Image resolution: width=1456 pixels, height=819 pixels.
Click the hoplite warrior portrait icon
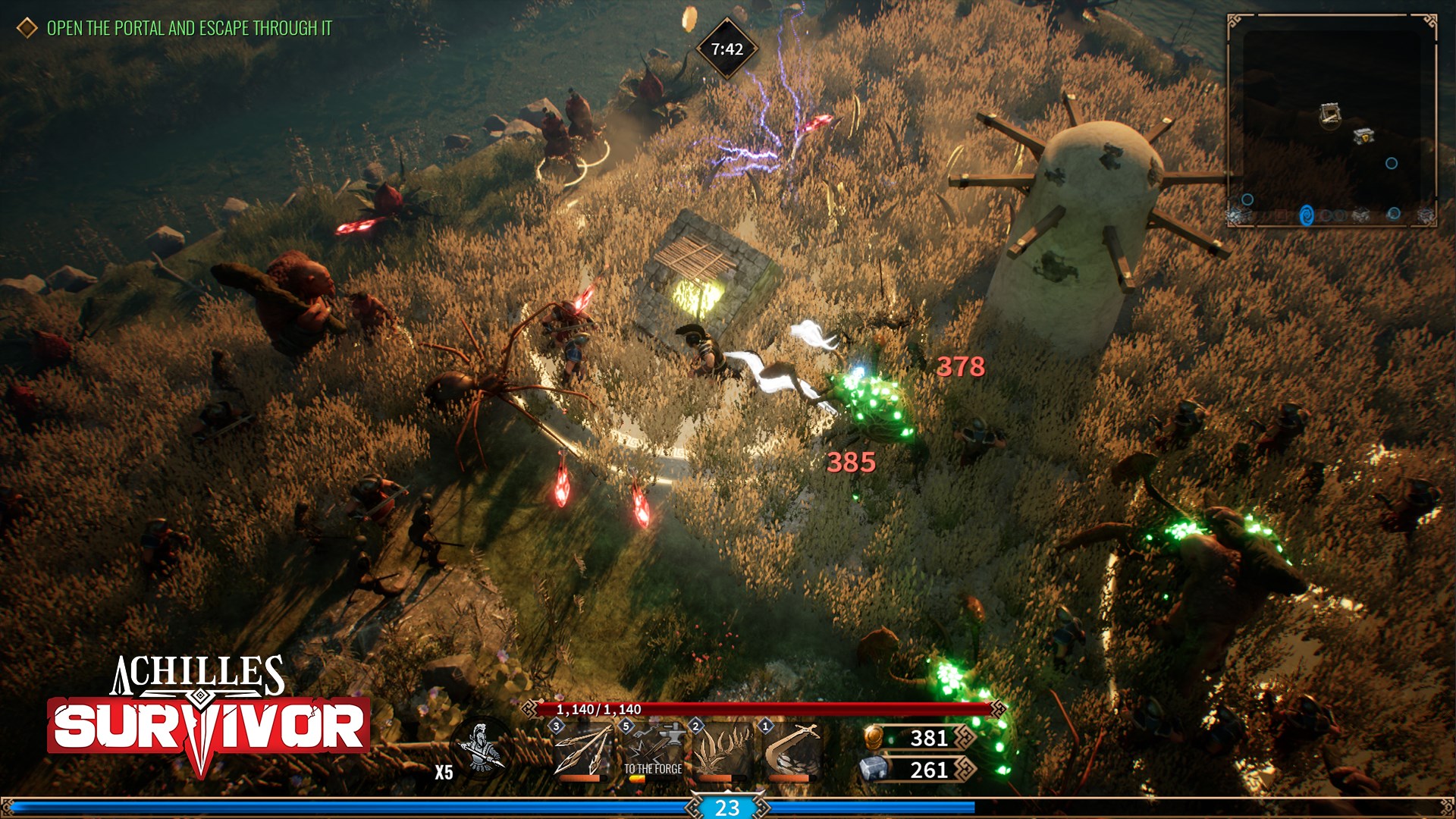coord(482,748)
